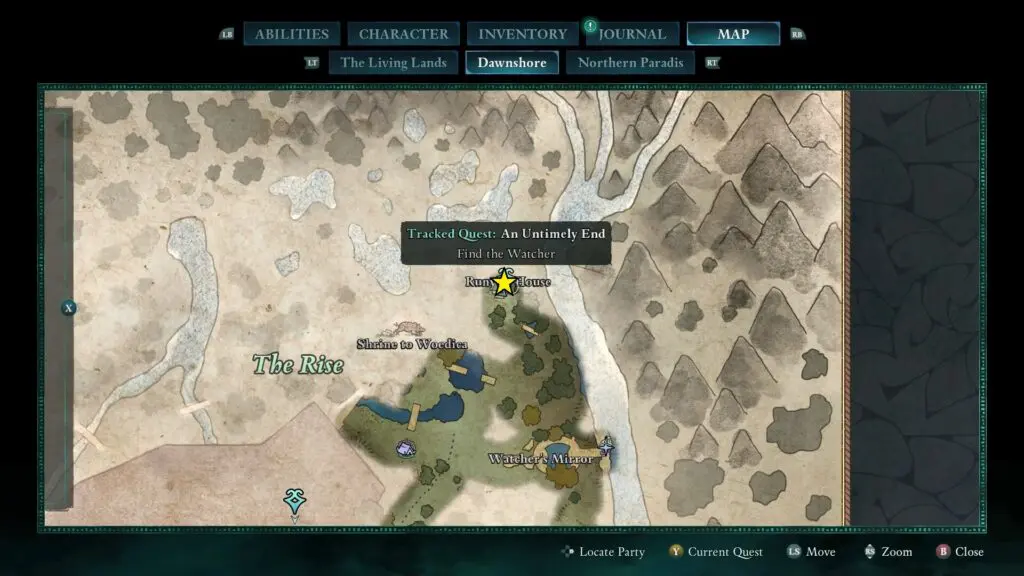Viewport: 1024px width, 576px height.
Task: Show The Living Lands map
Action: pos(393,63)
